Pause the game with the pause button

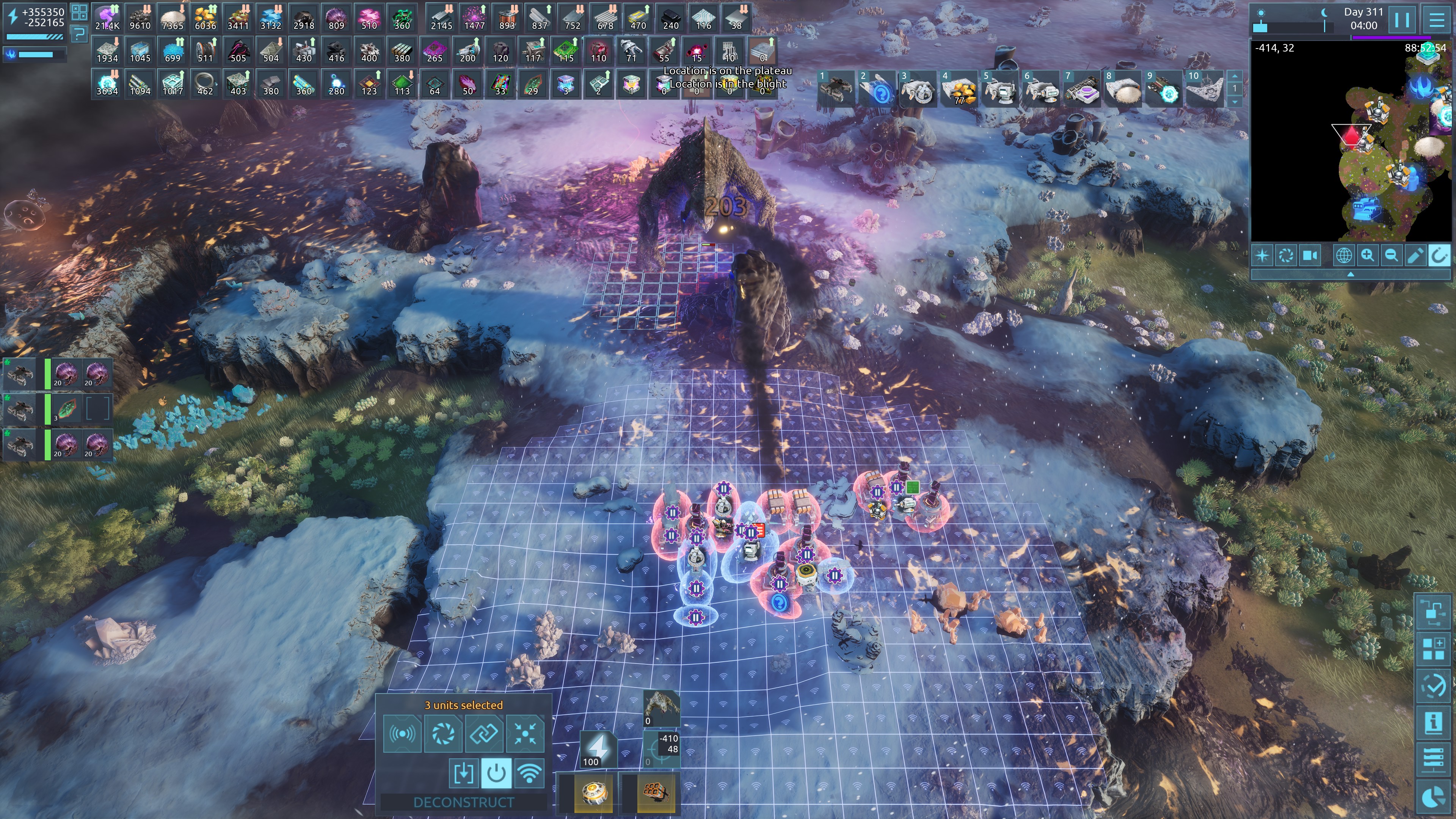pyautogui.click(x=1402, y=20)
